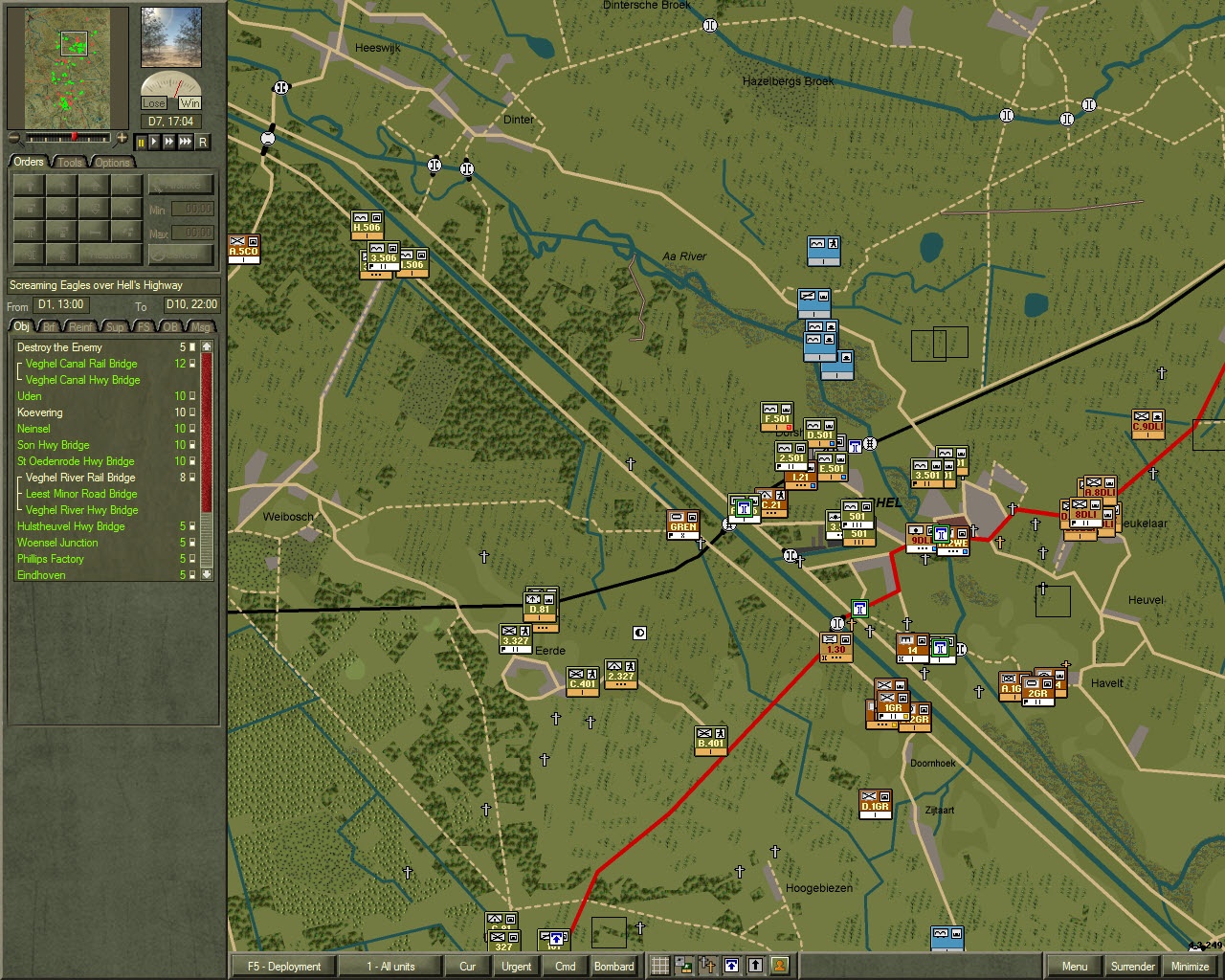Screen dimensions: 1225x980
Task: Adjust the red zoom level slider marker
Action: tap(75, 135)
